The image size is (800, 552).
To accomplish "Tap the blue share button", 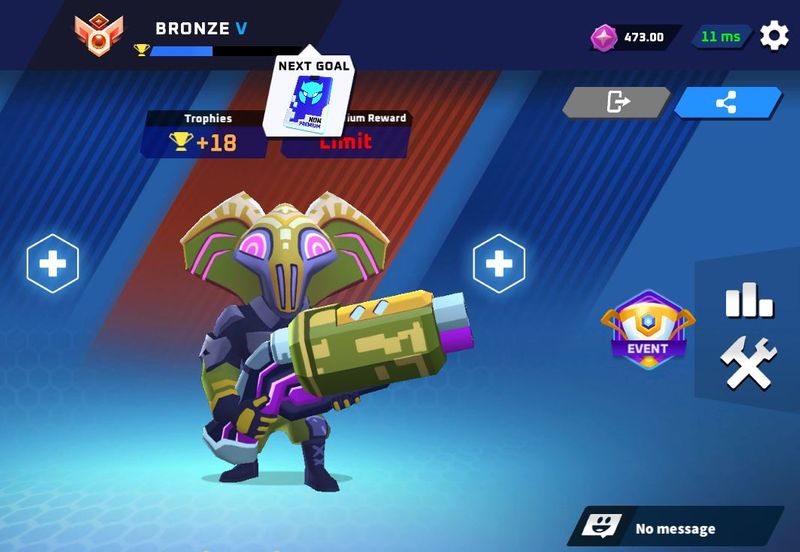I will [x=727, y=102].
